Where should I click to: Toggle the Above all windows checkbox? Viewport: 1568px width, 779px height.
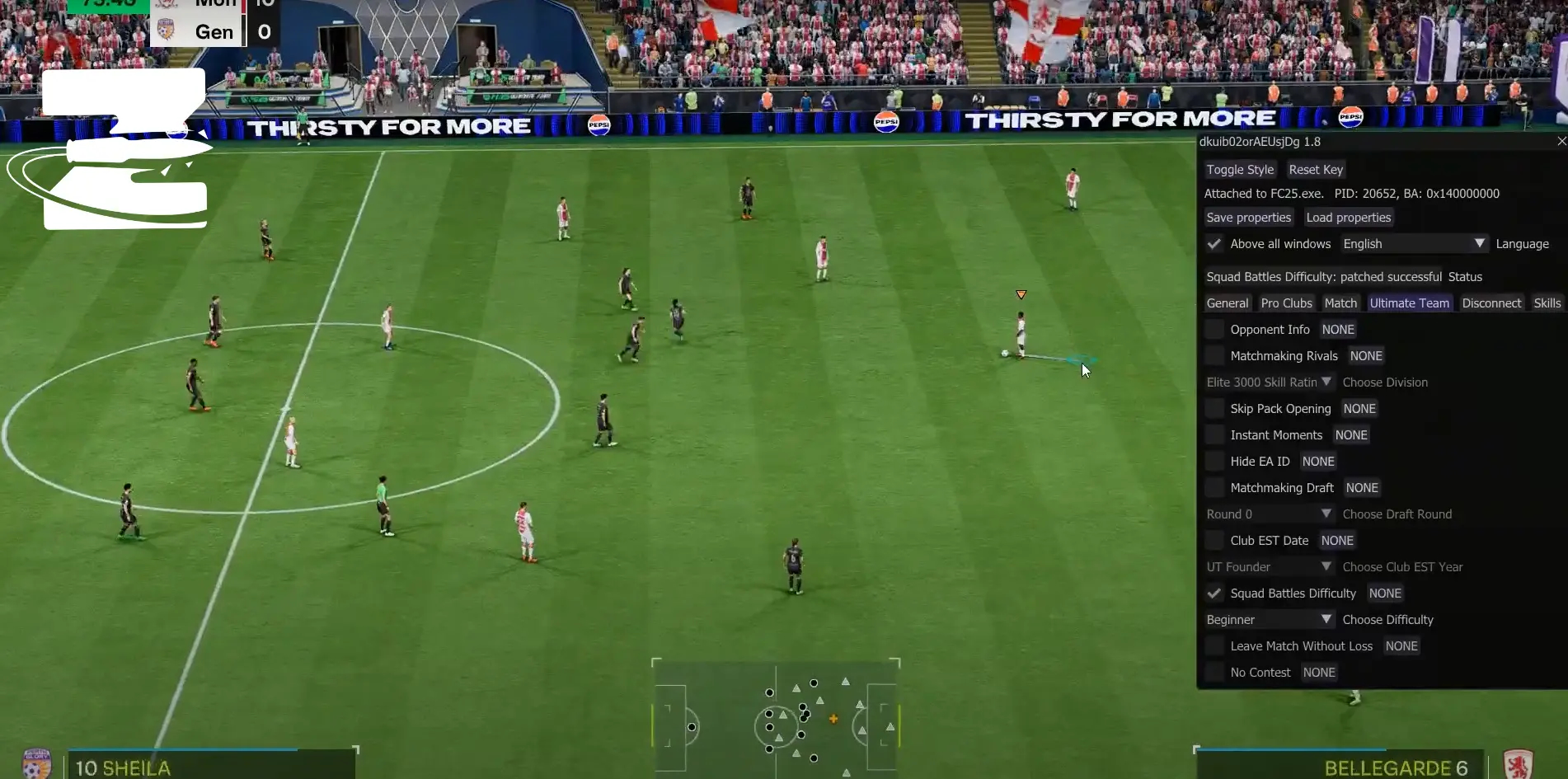pos(1214,244)
